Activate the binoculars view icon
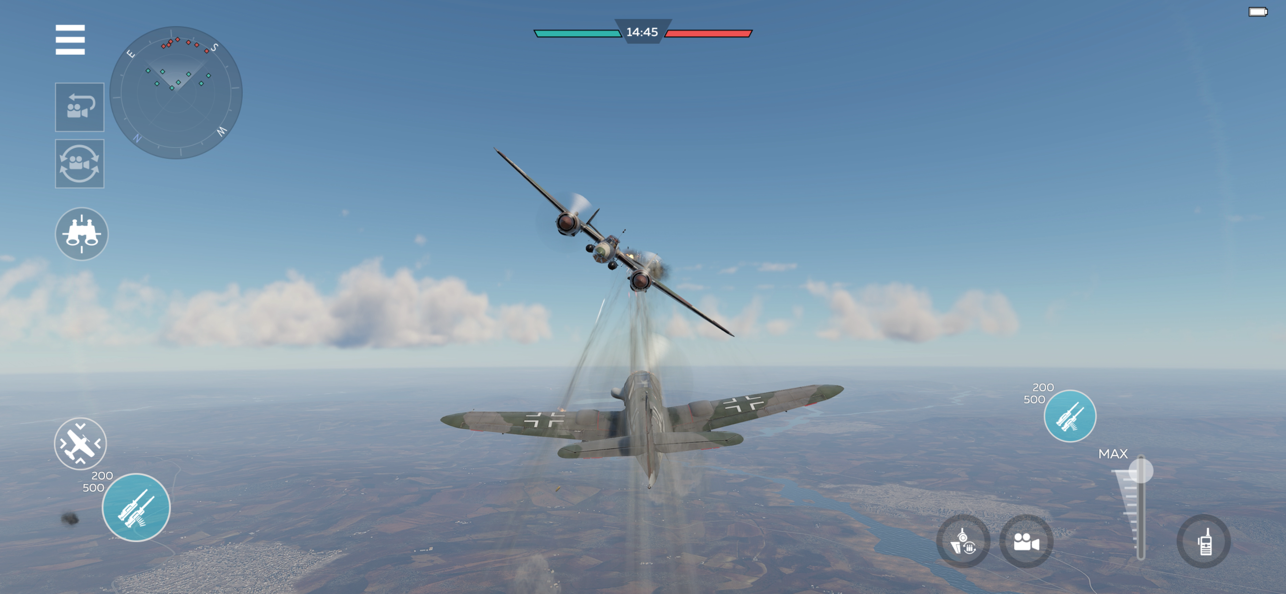 (81, 234)
